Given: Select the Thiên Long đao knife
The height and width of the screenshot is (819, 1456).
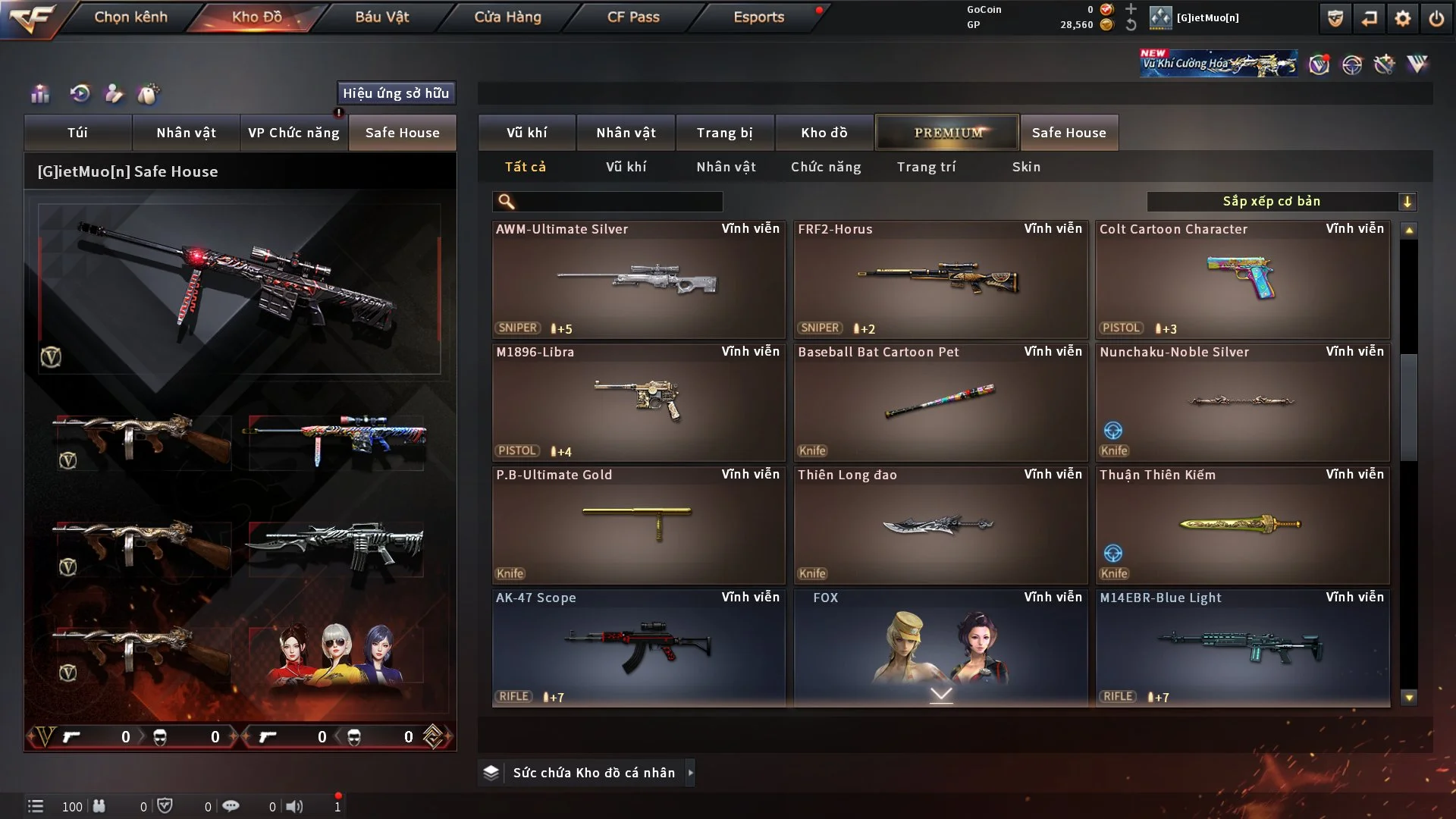Looking at the screenshot, I should [x=940, y=526].
